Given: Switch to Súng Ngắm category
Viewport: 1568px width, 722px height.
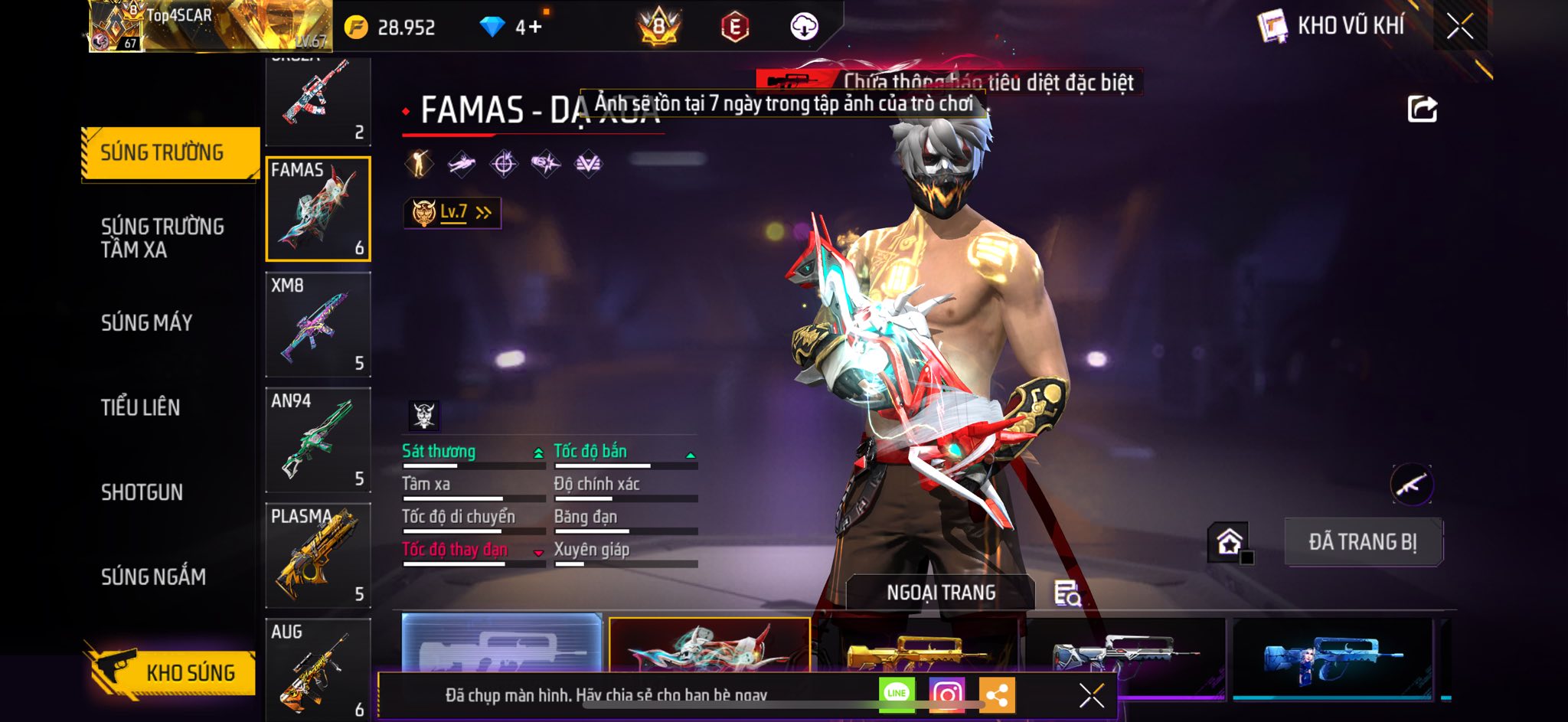Looking at the screenshot, I should click(154, 577).
